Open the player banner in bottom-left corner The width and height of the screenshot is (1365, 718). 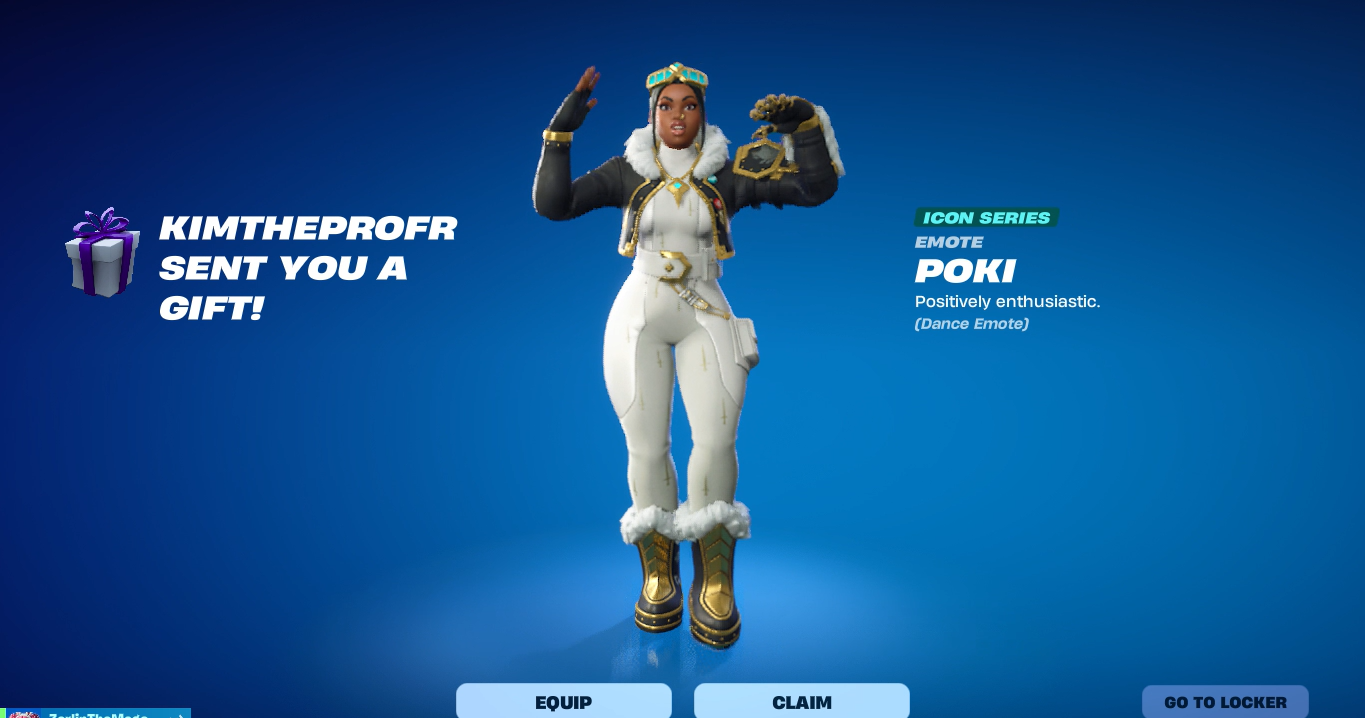click(96, 713)
